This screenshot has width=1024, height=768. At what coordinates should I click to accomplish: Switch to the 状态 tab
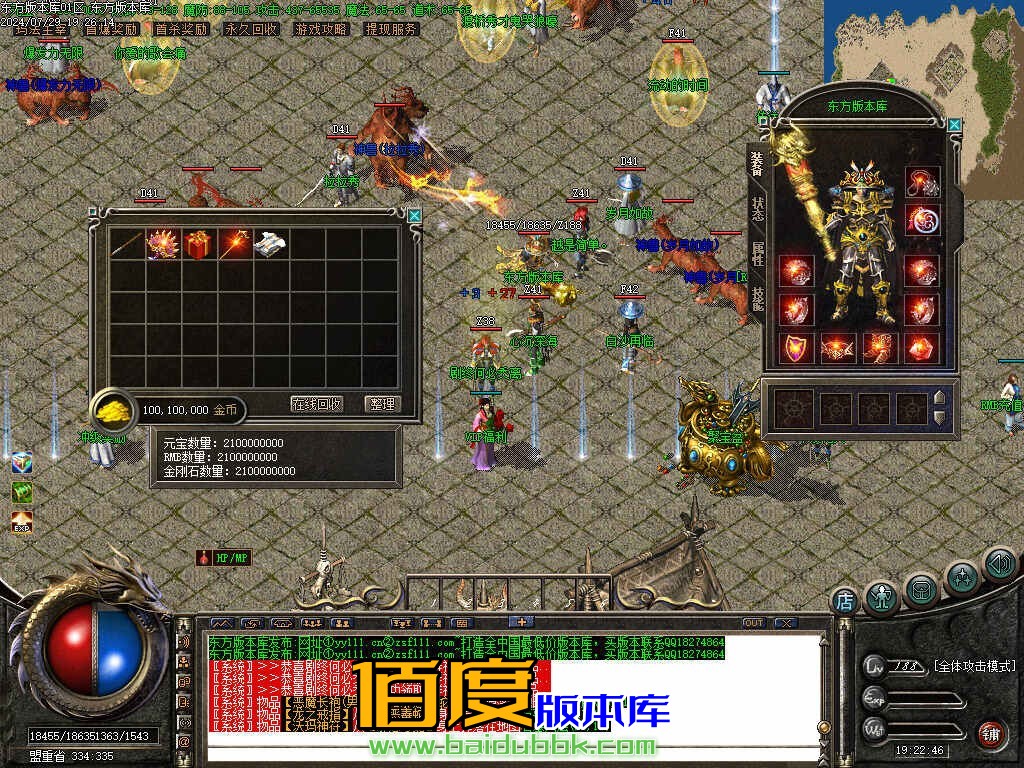pyautogui.click(x=758, y=208)
